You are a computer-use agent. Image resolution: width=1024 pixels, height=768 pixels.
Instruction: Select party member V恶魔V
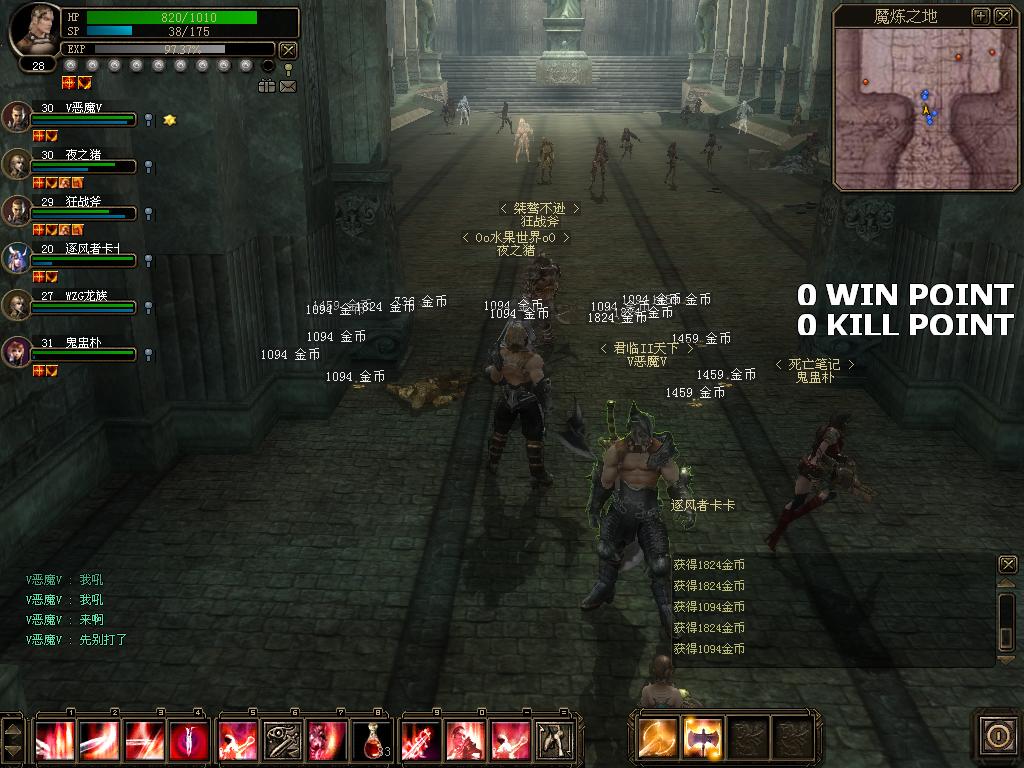[x=17, y=116]
